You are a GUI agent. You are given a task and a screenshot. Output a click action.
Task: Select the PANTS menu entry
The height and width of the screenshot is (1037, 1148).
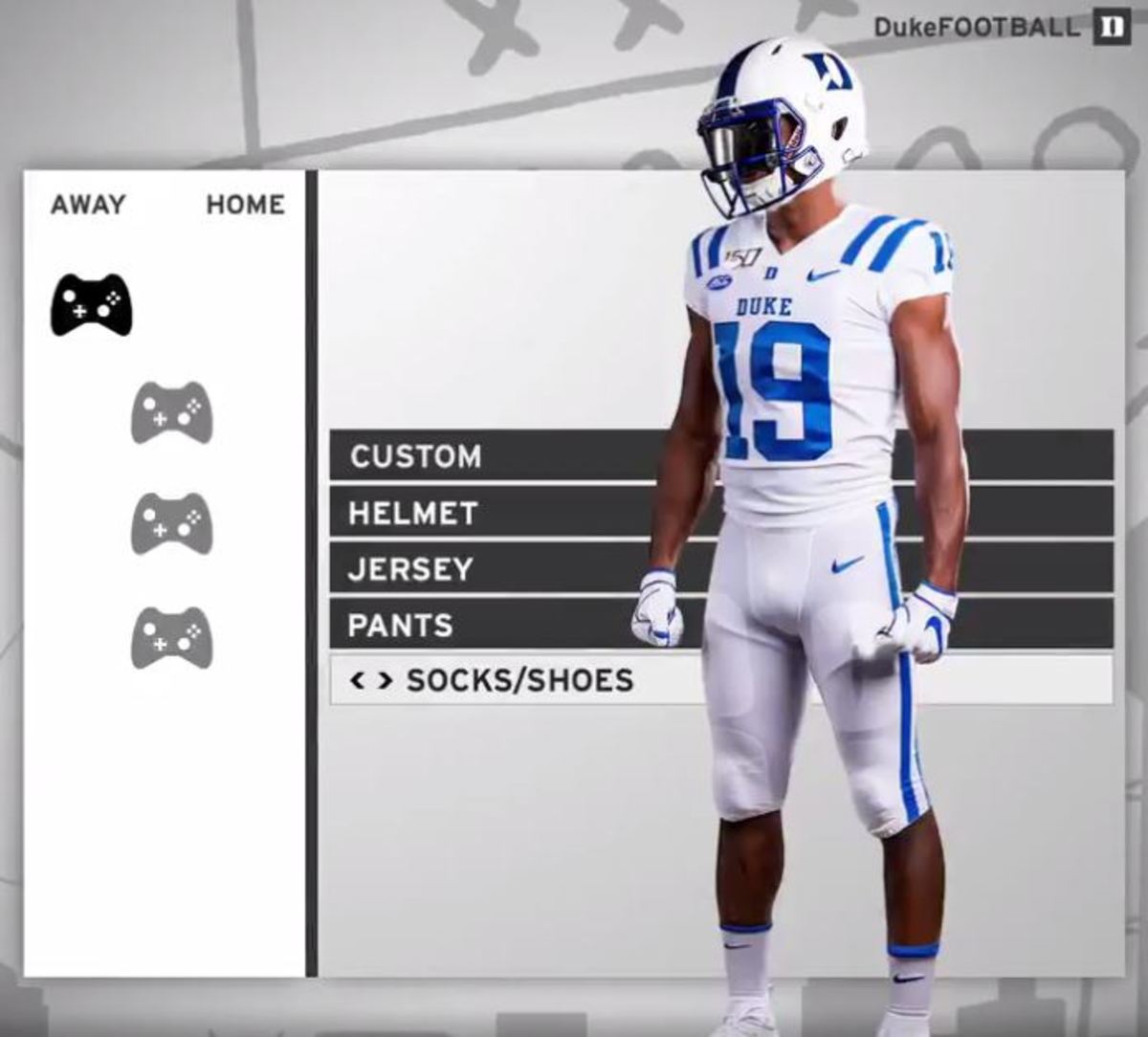point(400,626)
